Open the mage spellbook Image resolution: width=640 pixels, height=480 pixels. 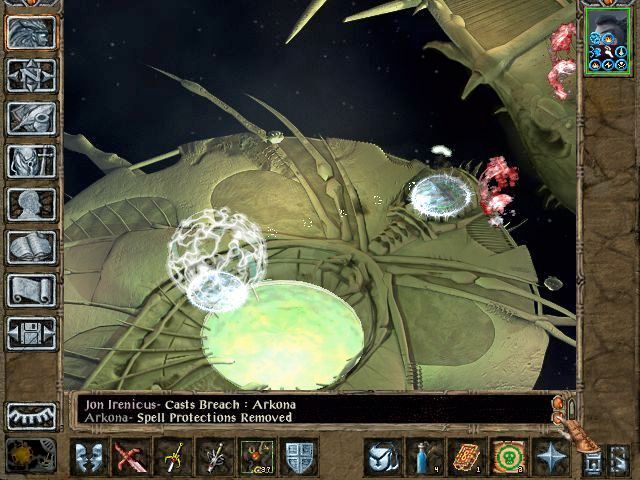point(31,247)
